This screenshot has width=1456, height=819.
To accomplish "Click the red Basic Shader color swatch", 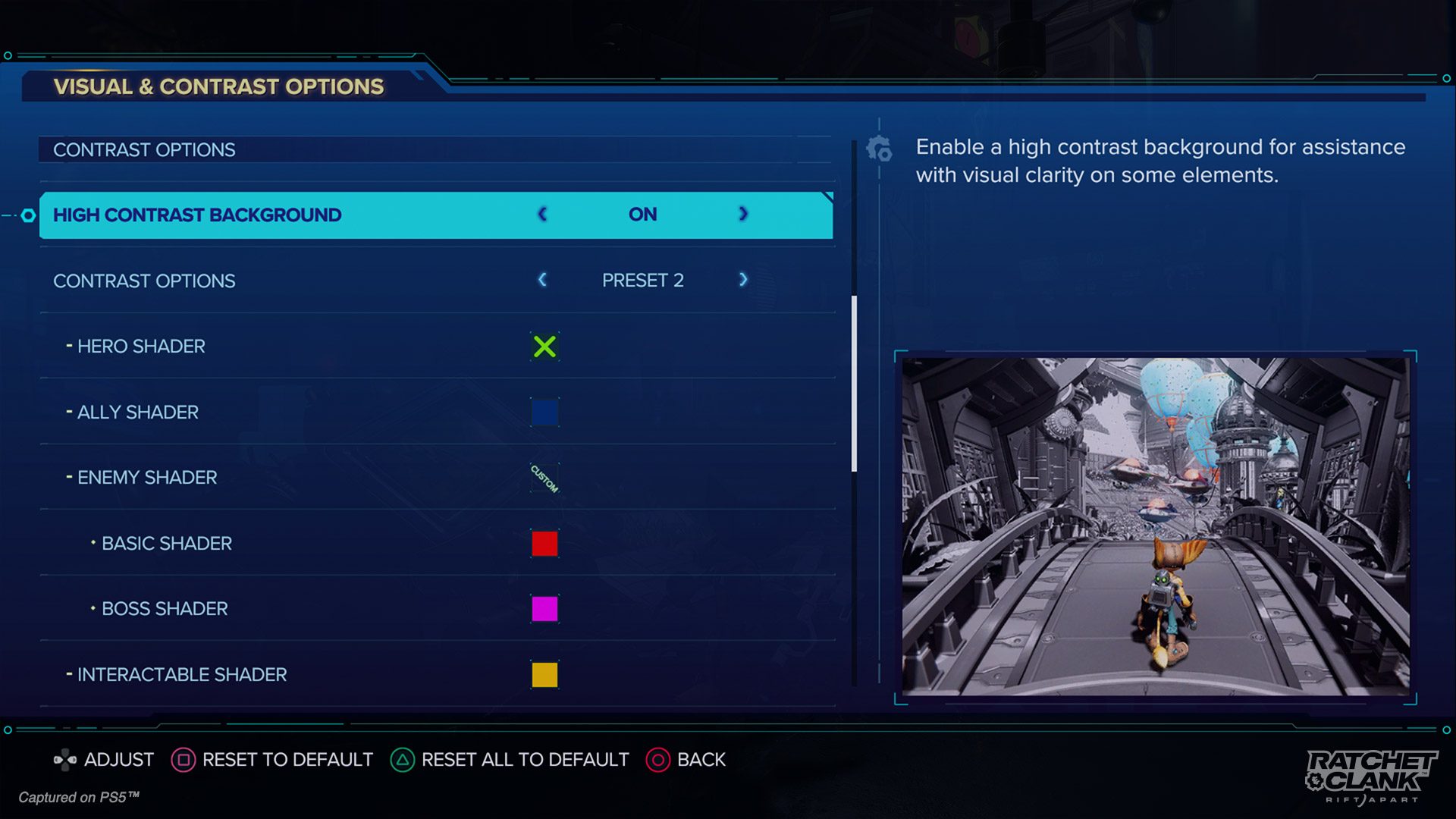I will (544, 543).
